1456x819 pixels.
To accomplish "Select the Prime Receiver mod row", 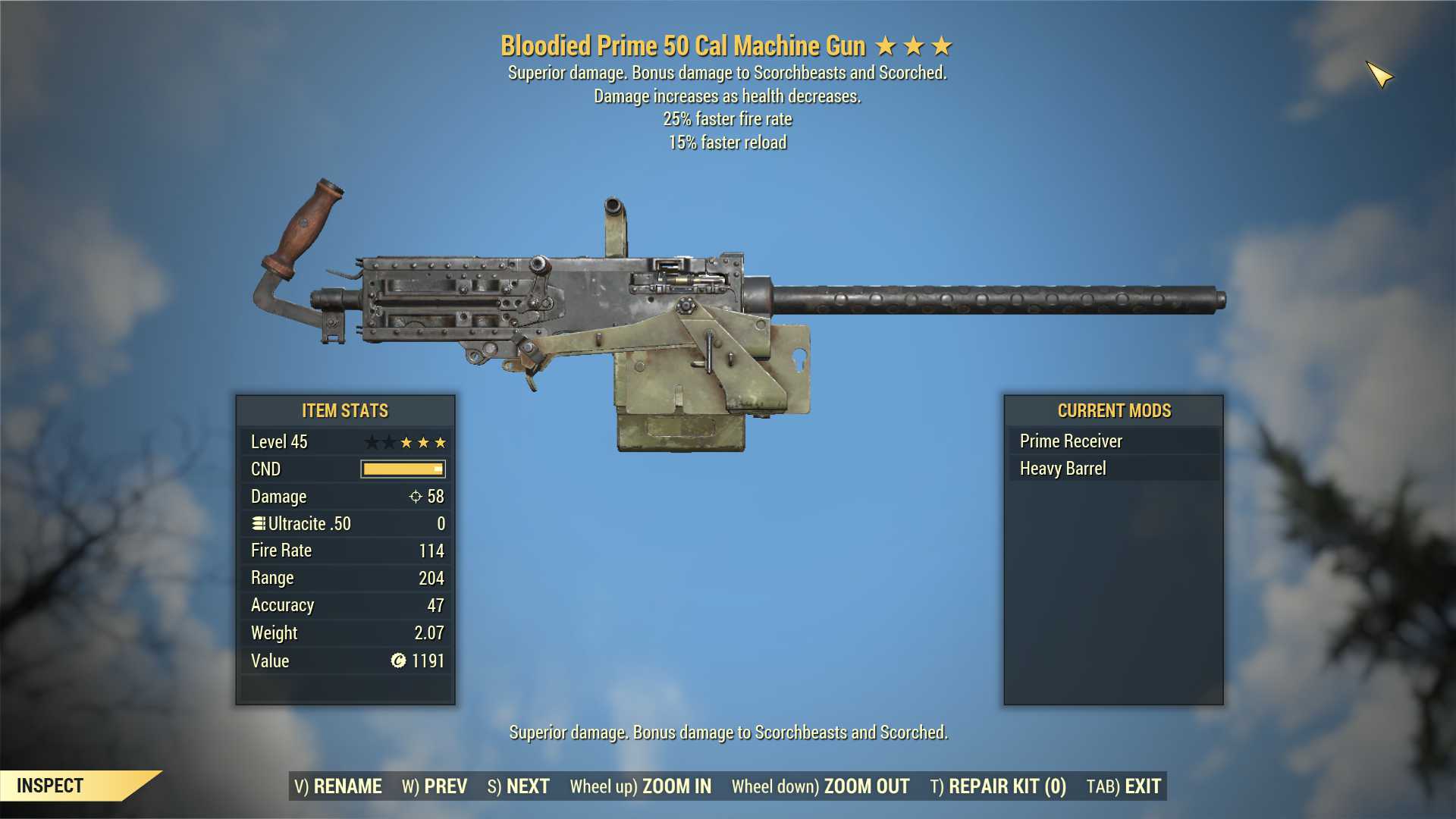I will [1113, 441].
